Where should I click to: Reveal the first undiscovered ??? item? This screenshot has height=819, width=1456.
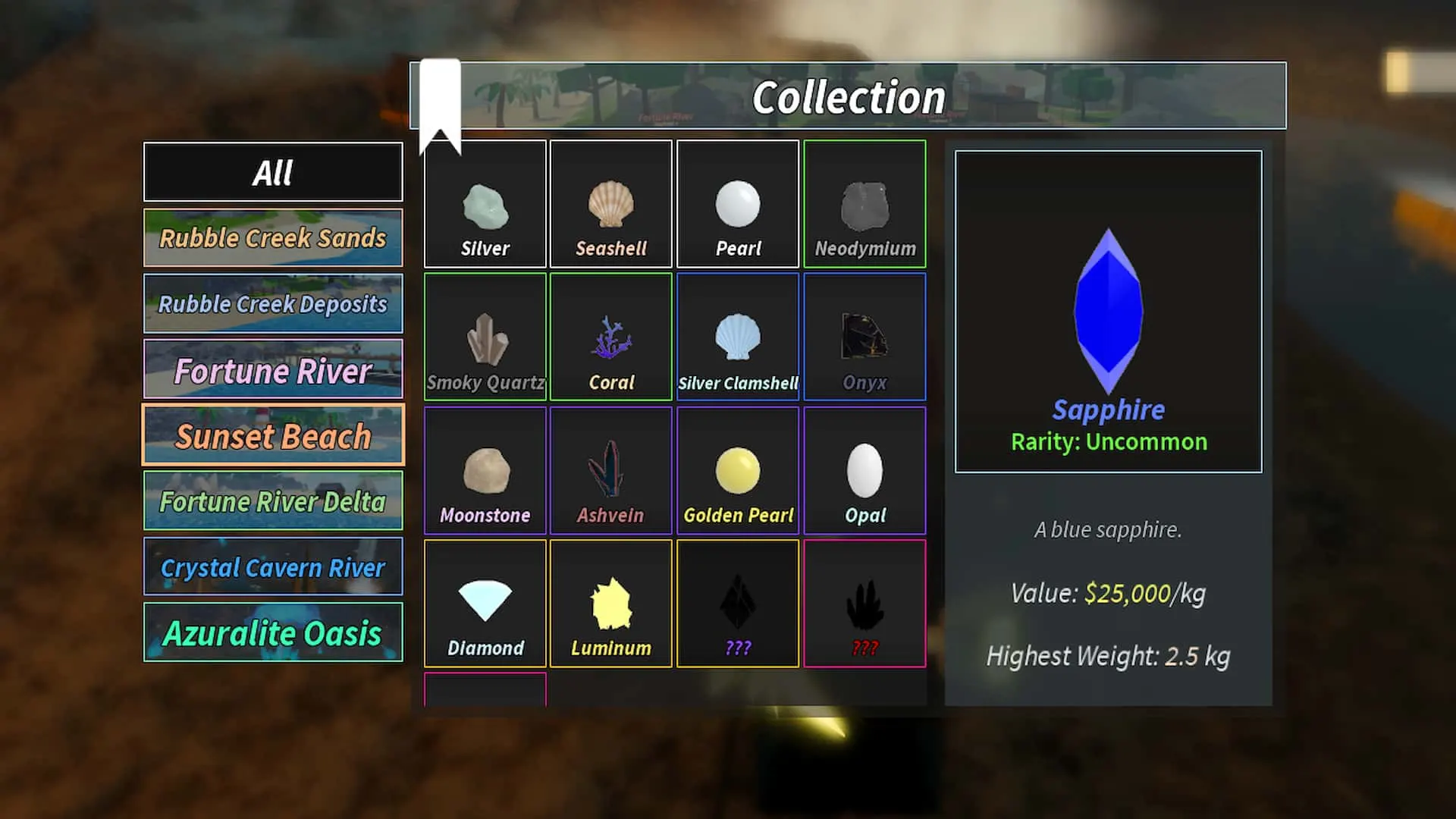pyautogui.click(x=736, y=603)
